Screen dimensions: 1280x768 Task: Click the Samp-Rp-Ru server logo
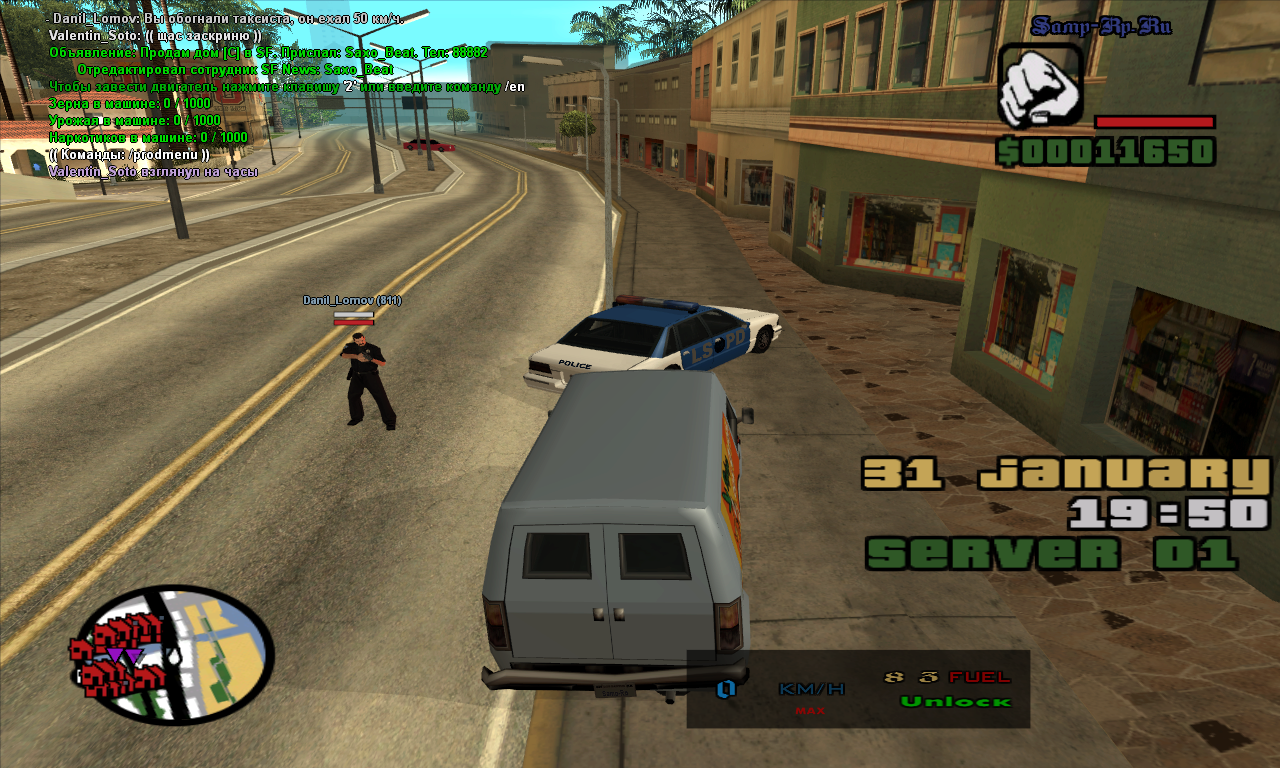coord(1100,27)
